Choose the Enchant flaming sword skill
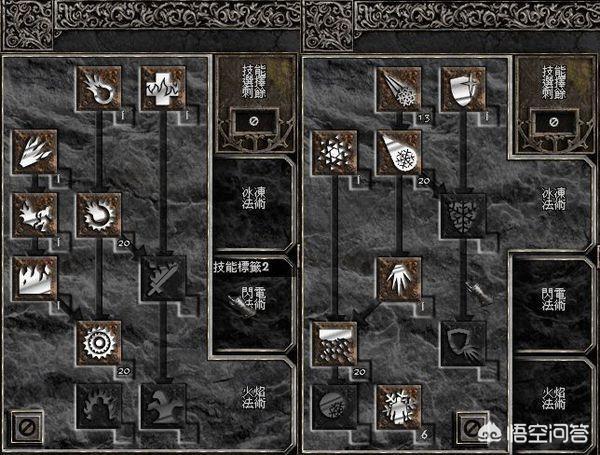 (160, 278)
